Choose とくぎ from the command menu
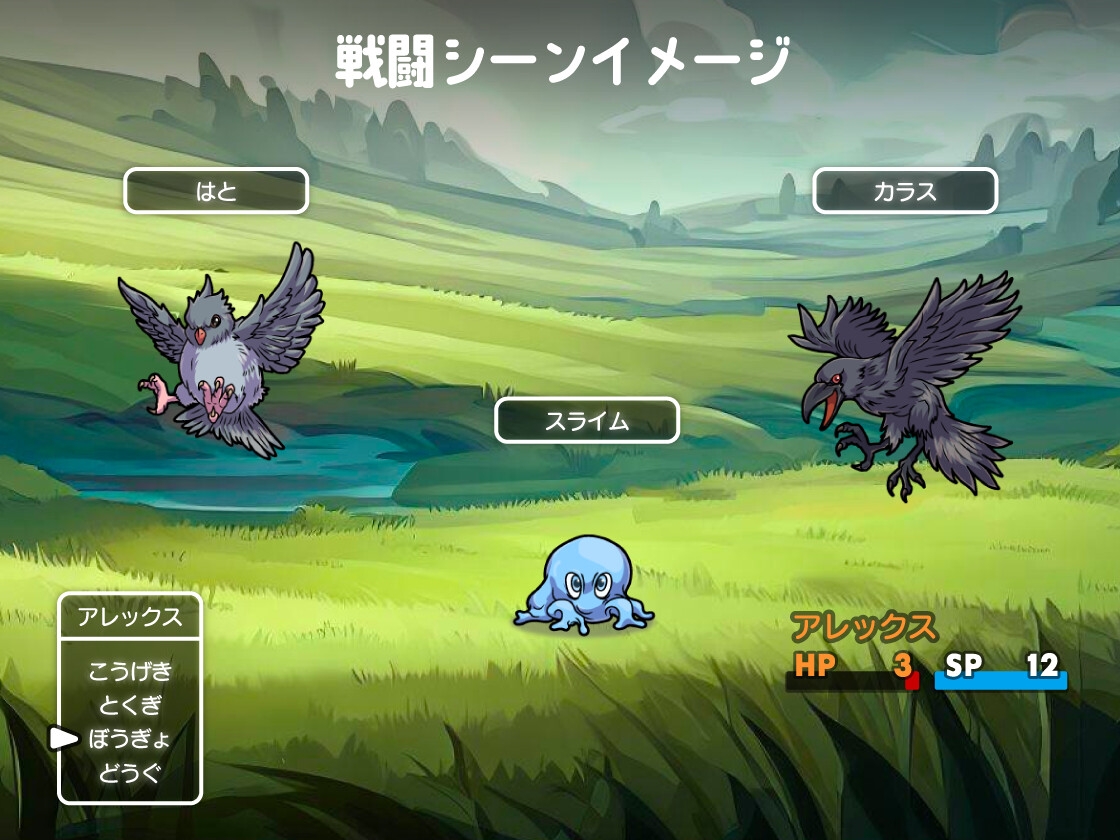The width and height of the screenshot is (1120, 840). tap(130, 705)
